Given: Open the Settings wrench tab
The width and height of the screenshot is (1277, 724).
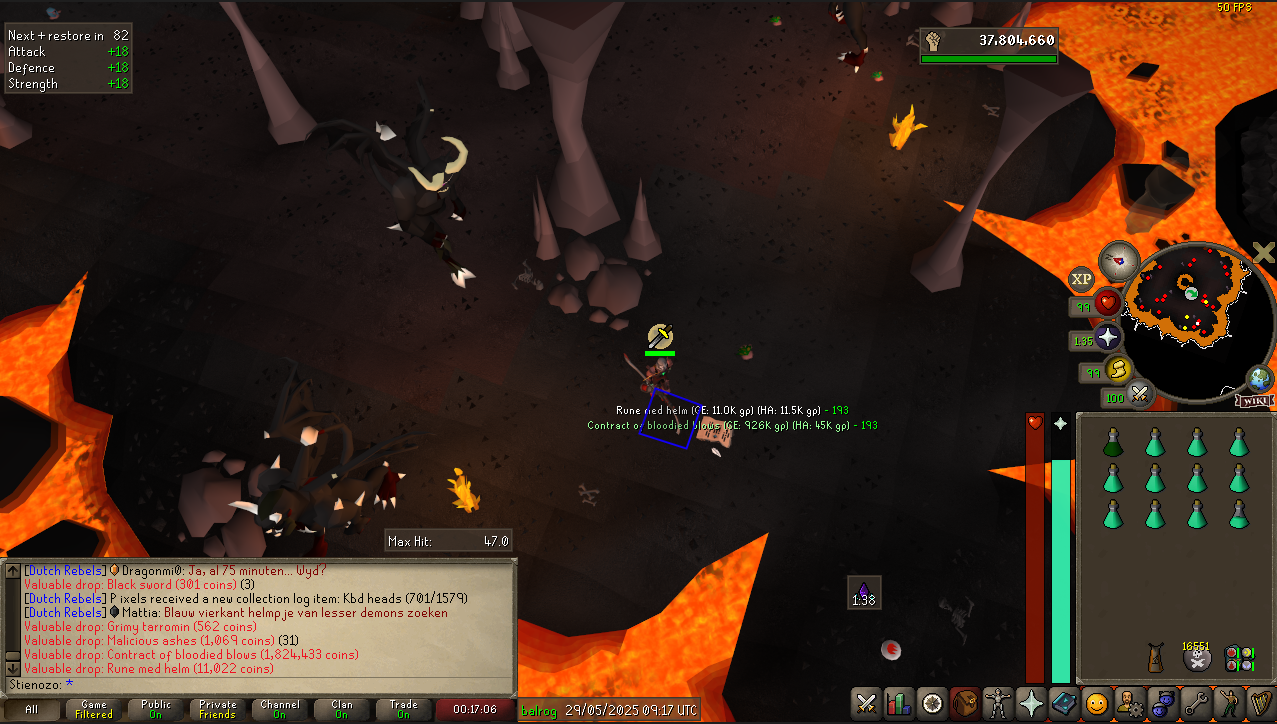Looking at the screenshot, I should 1194,703.
